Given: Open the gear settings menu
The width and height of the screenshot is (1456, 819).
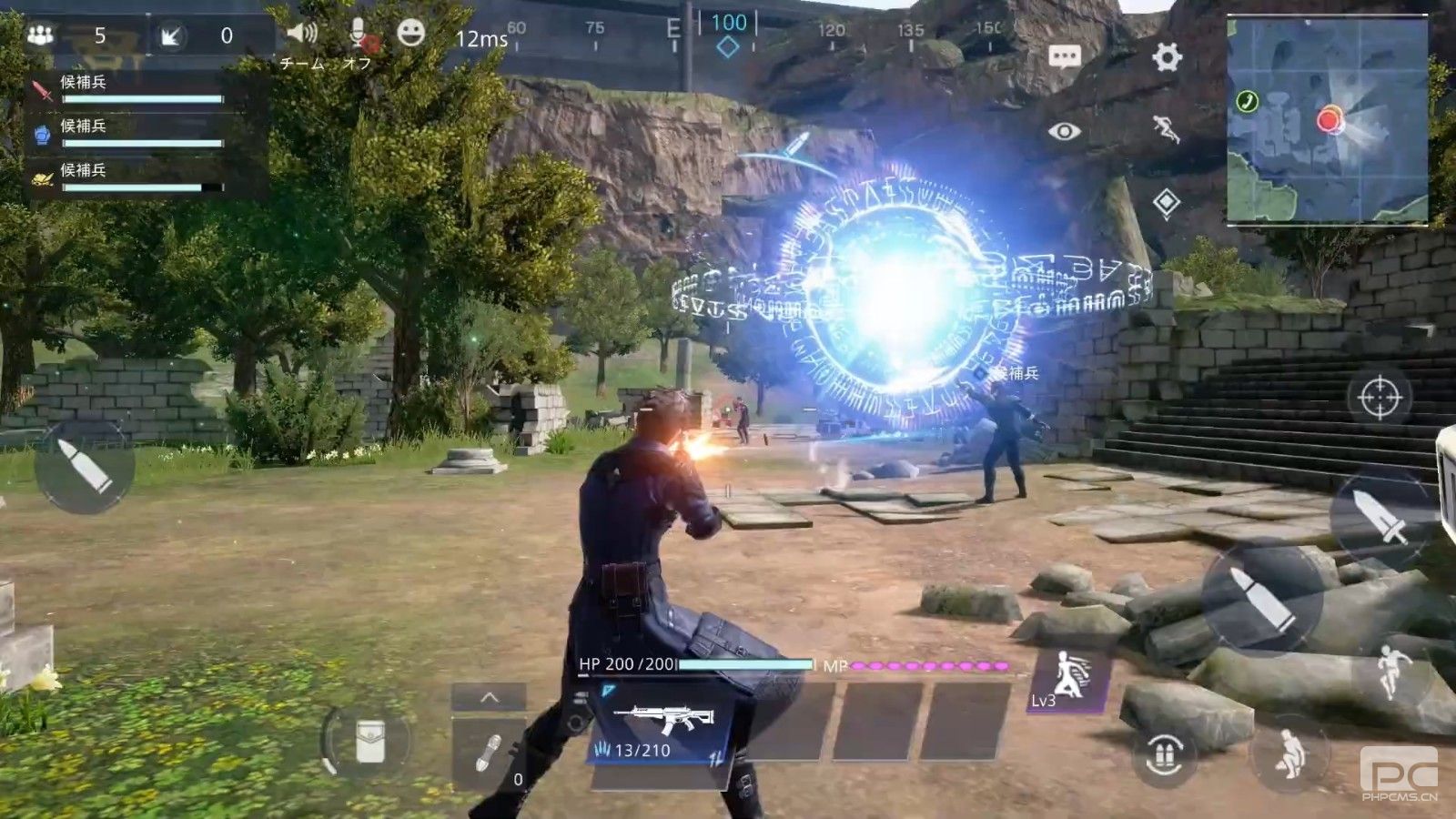Looking at the screenshot, I should pos(1167,57).
